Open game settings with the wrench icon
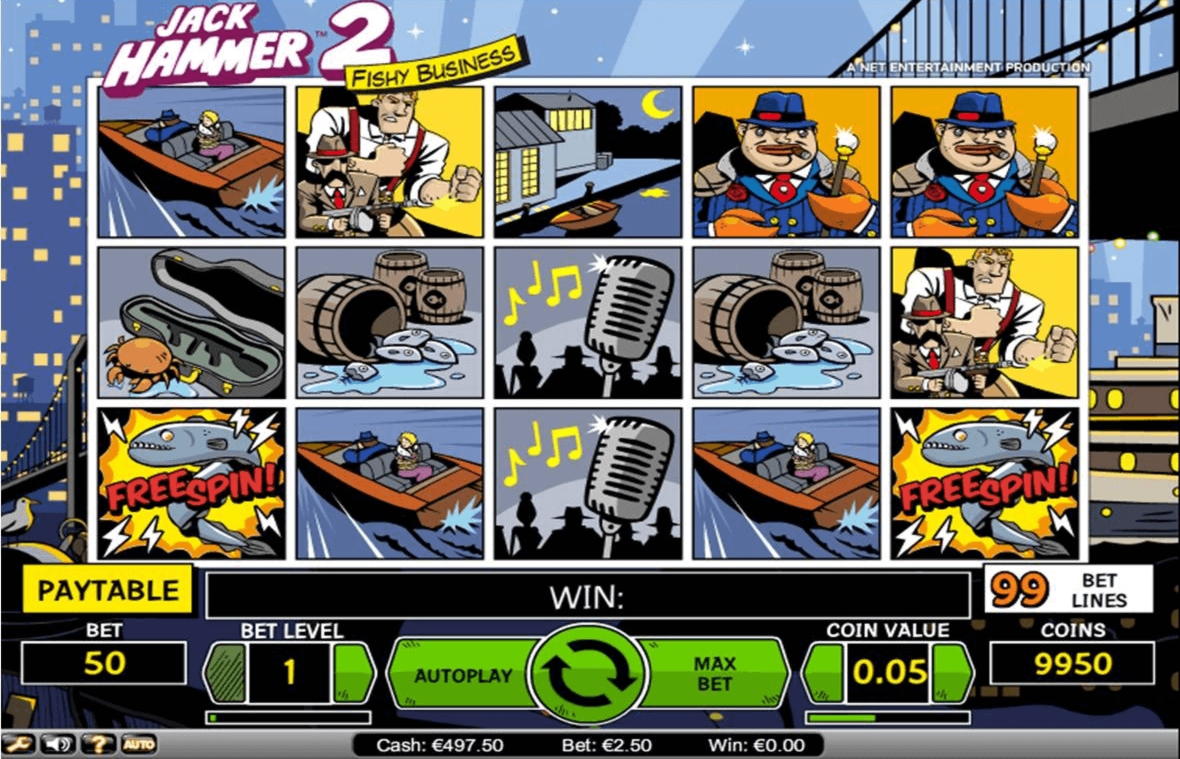The width and height of the screenshot is (1180, 759). pyautogui.click(x=17, y=744)
